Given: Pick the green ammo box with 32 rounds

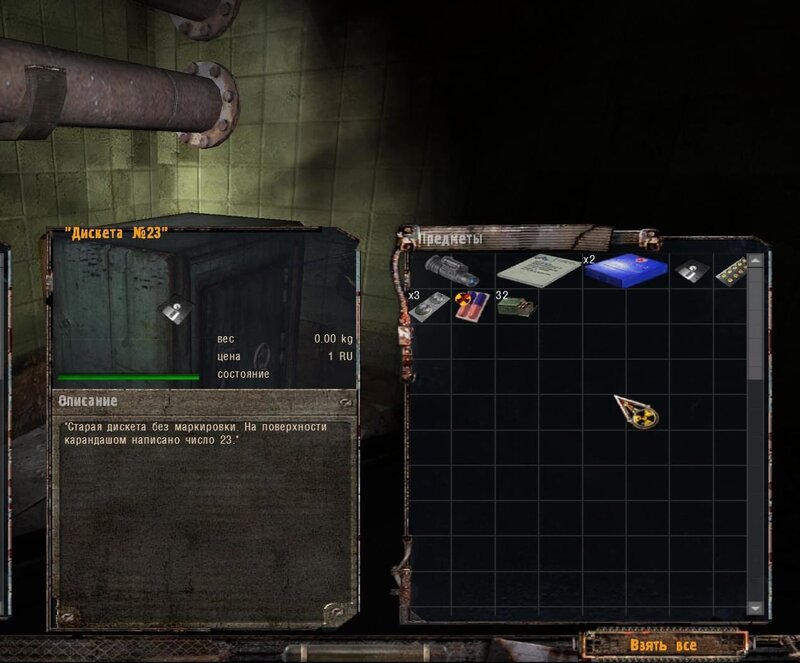Looking at the screenshot, I should click(x=515, y=305).
